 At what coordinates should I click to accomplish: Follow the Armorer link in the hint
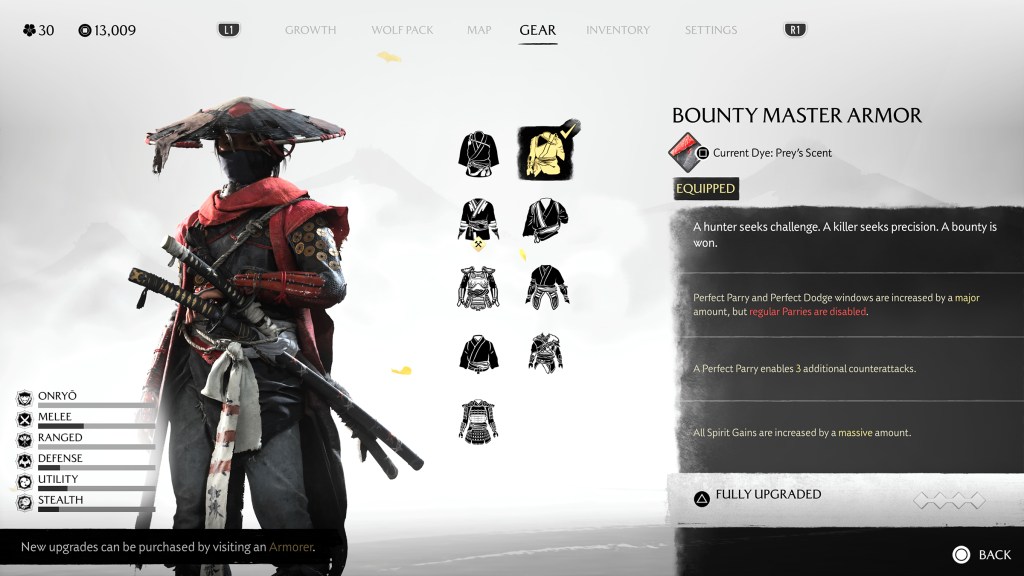290,547
